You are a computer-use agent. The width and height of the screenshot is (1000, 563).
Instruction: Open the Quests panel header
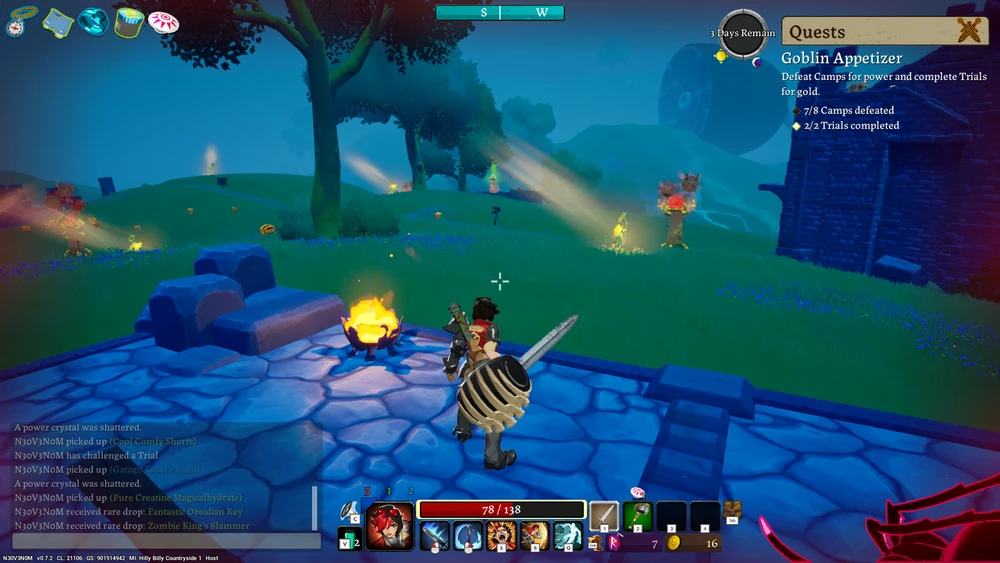(x=884, y=31)
